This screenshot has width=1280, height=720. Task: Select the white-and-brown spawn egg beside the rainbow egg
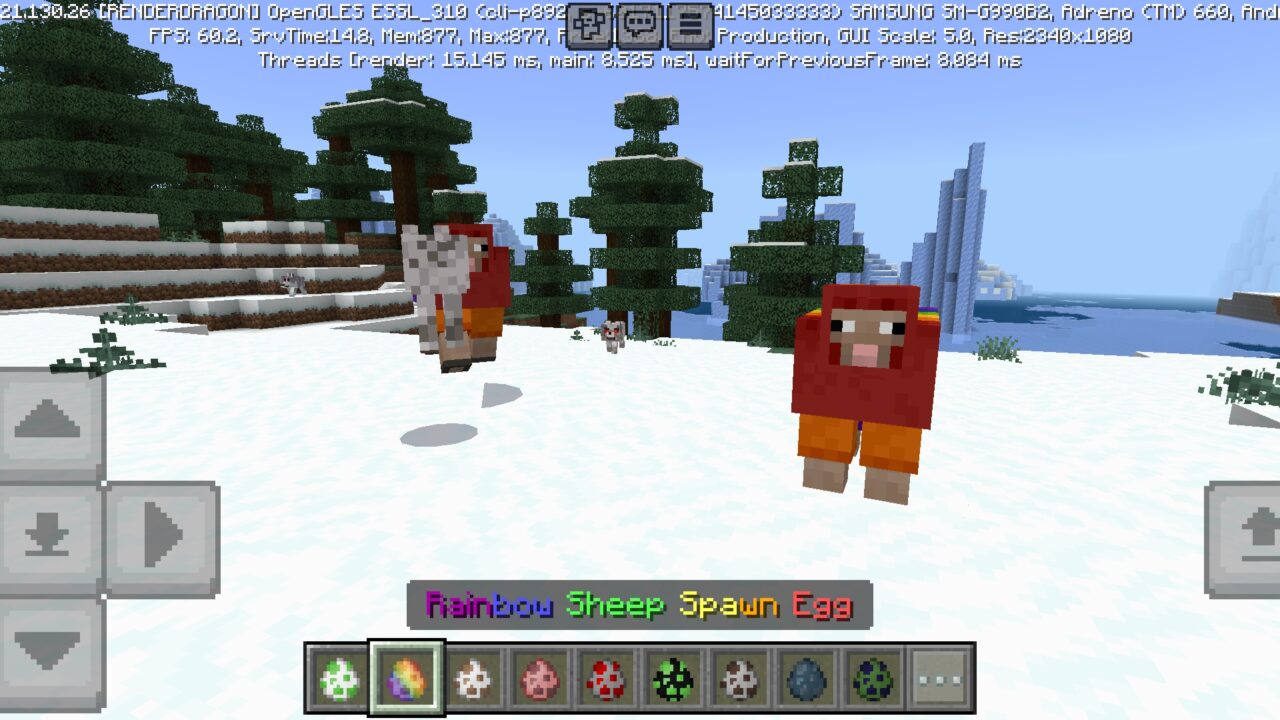472,677
